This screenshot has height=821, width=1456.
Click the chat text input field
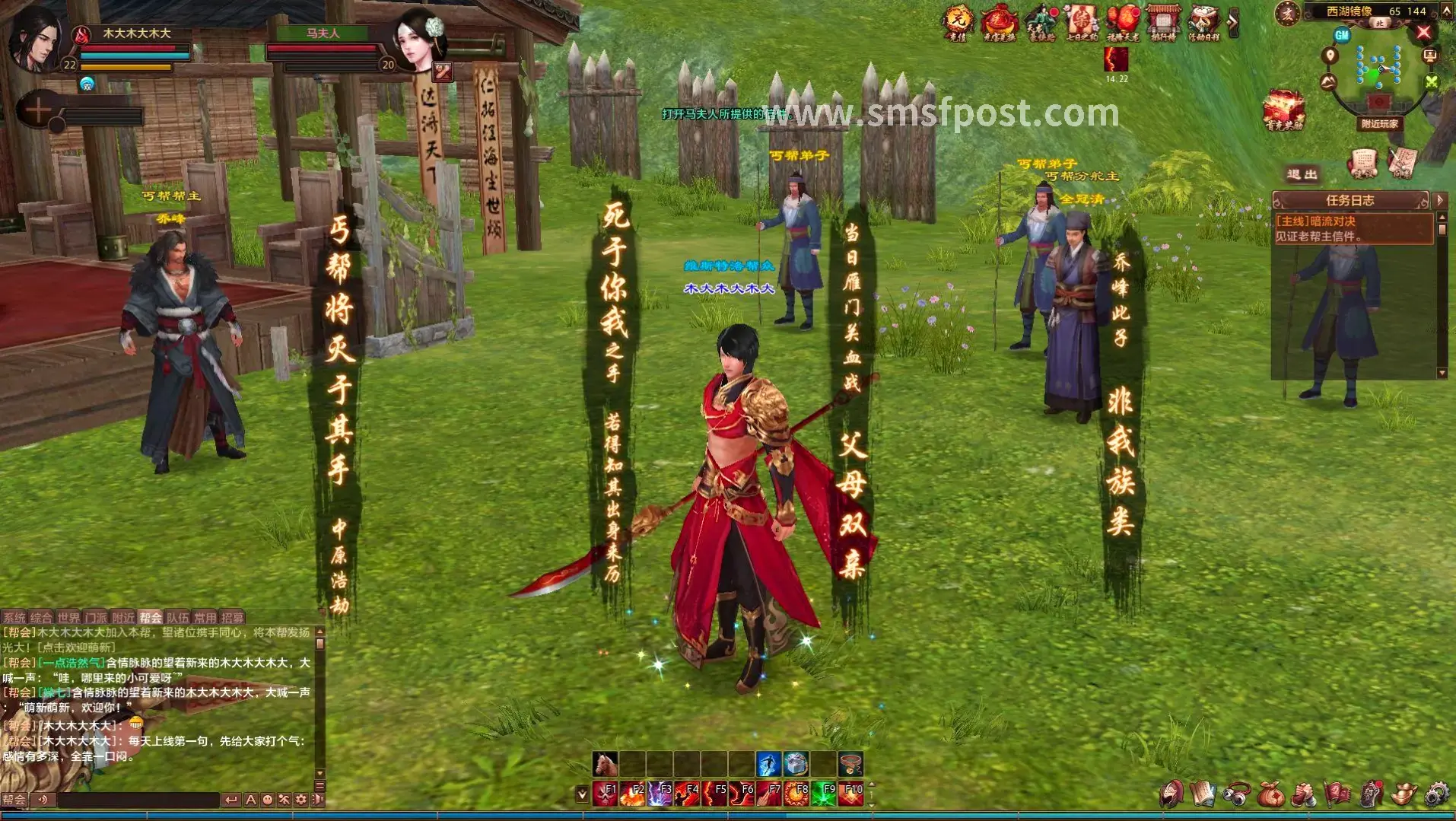[138, 800]
